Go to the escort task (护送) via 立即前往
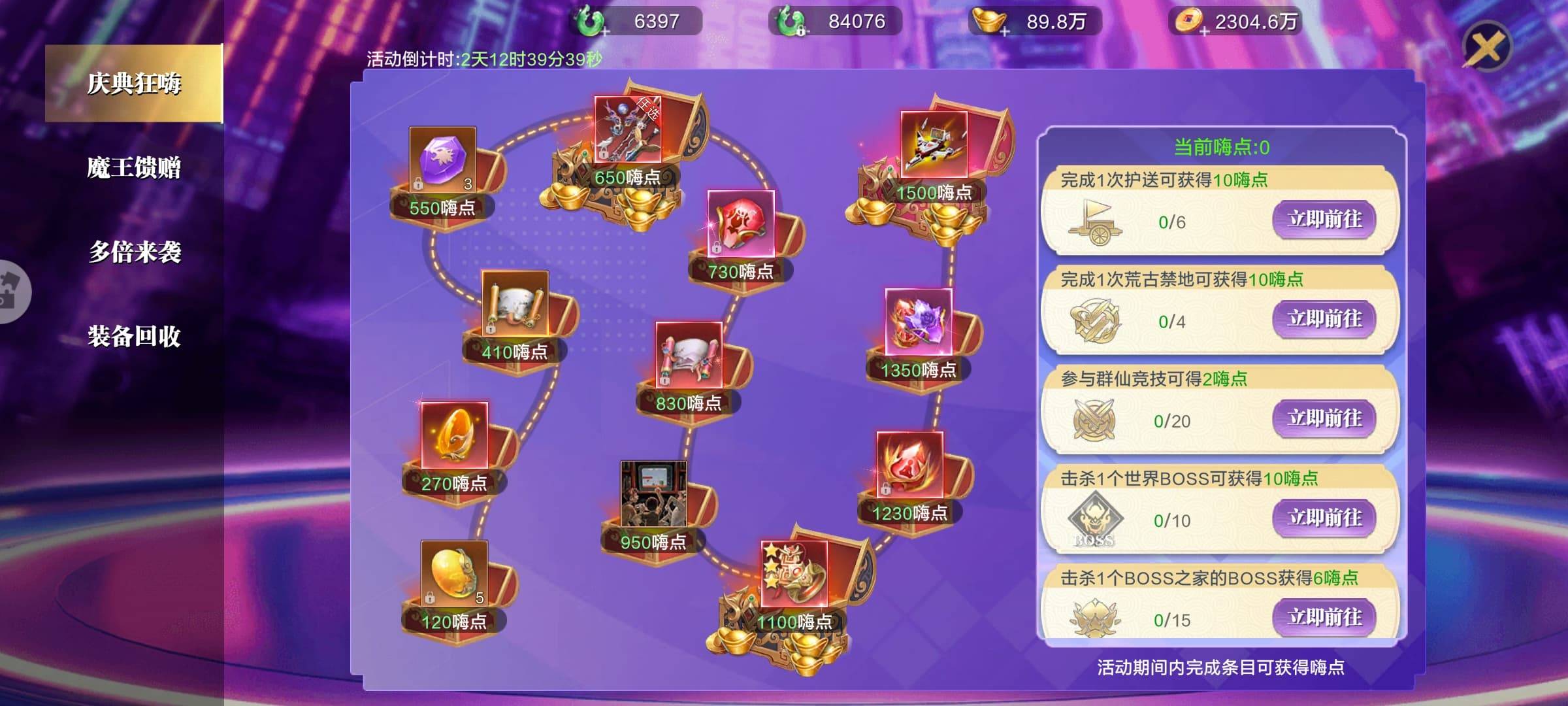1568x706 pixels. (1324, 219)
